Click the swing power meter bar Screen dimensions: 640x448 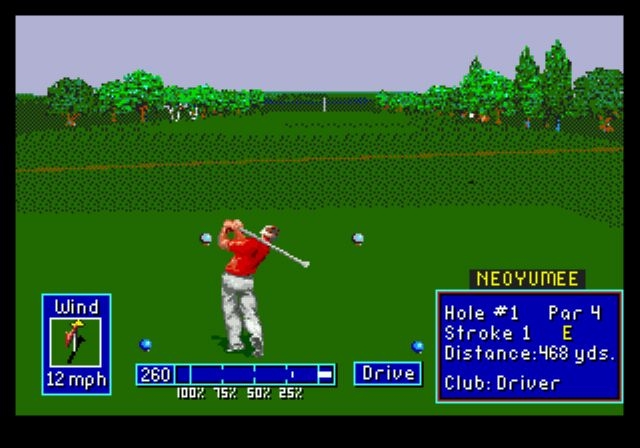[x=254, y=374]
